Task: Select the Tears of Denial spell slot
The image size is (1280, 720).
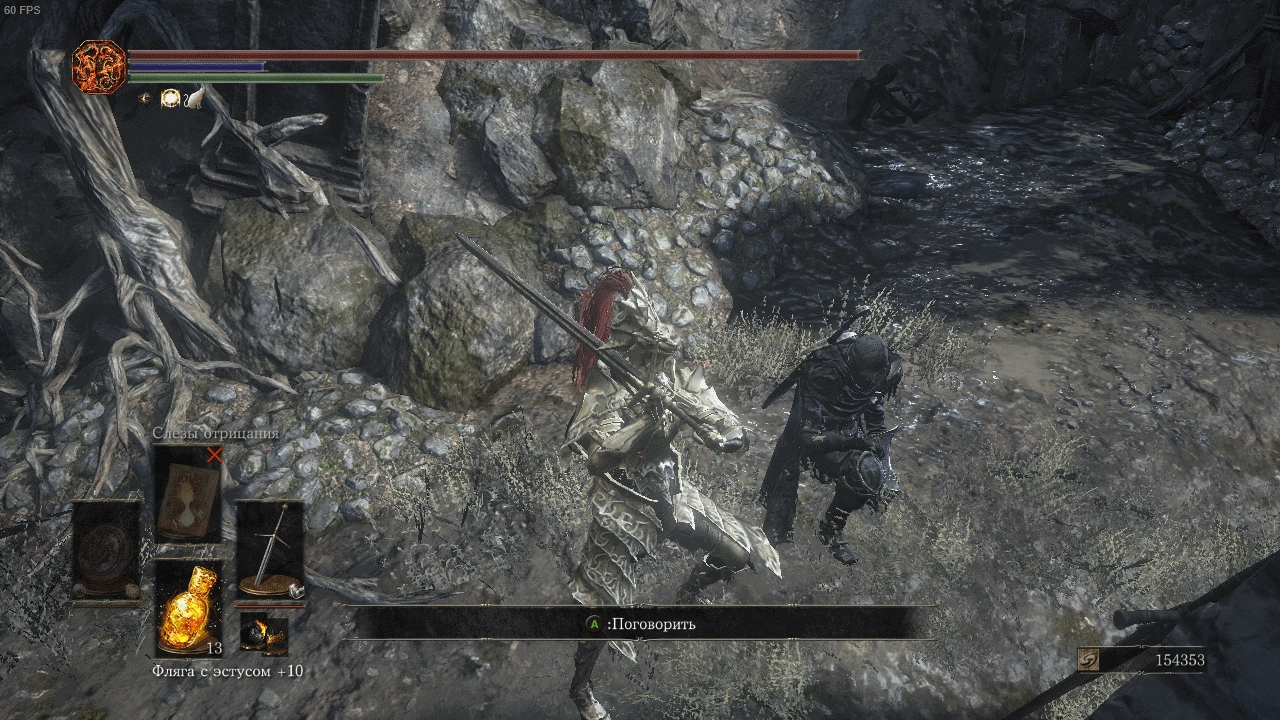Action: (189, 496)
